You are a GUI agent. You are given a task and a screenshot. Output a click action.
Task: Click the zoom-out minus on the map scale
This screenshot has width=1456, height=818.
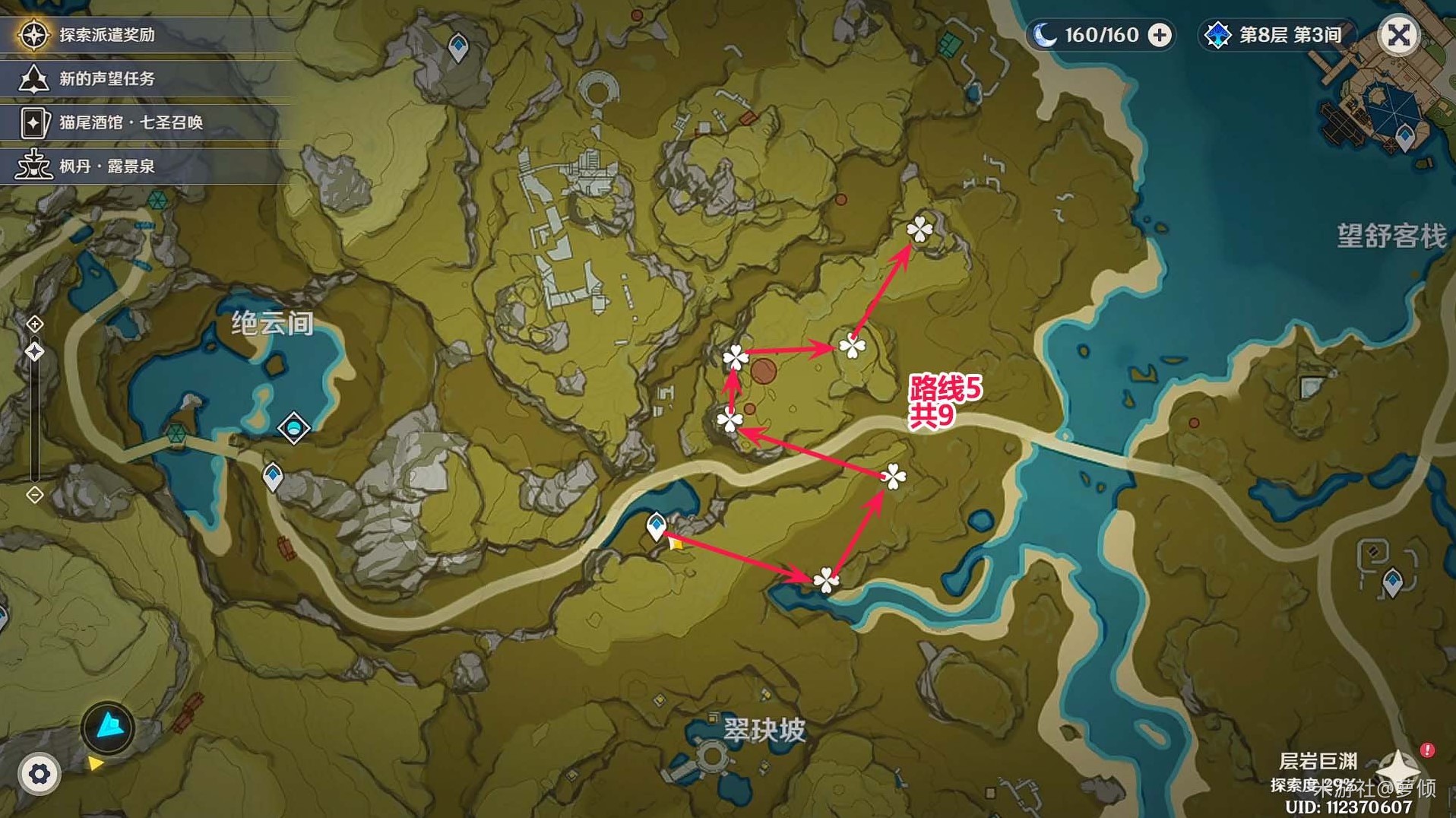pyautogui.click(x=33, y=496)
